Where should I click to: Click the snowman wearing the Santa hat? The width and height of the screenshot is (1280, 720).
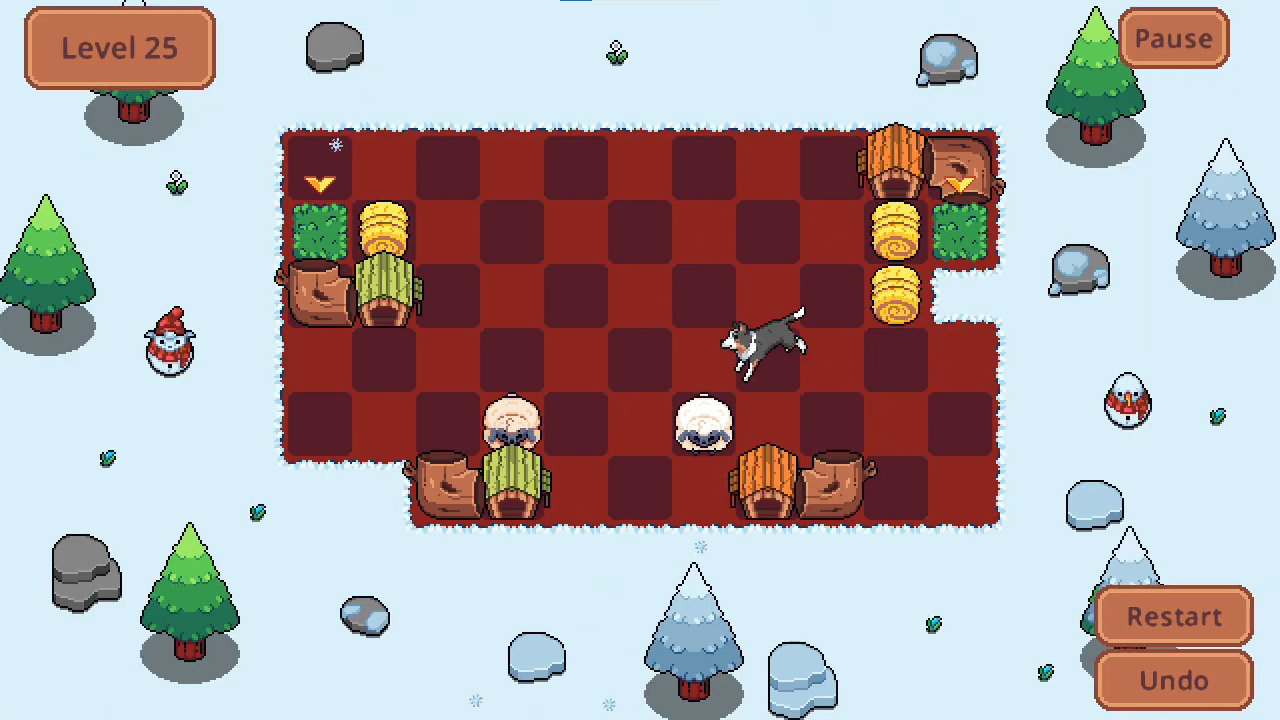point(168,345)
